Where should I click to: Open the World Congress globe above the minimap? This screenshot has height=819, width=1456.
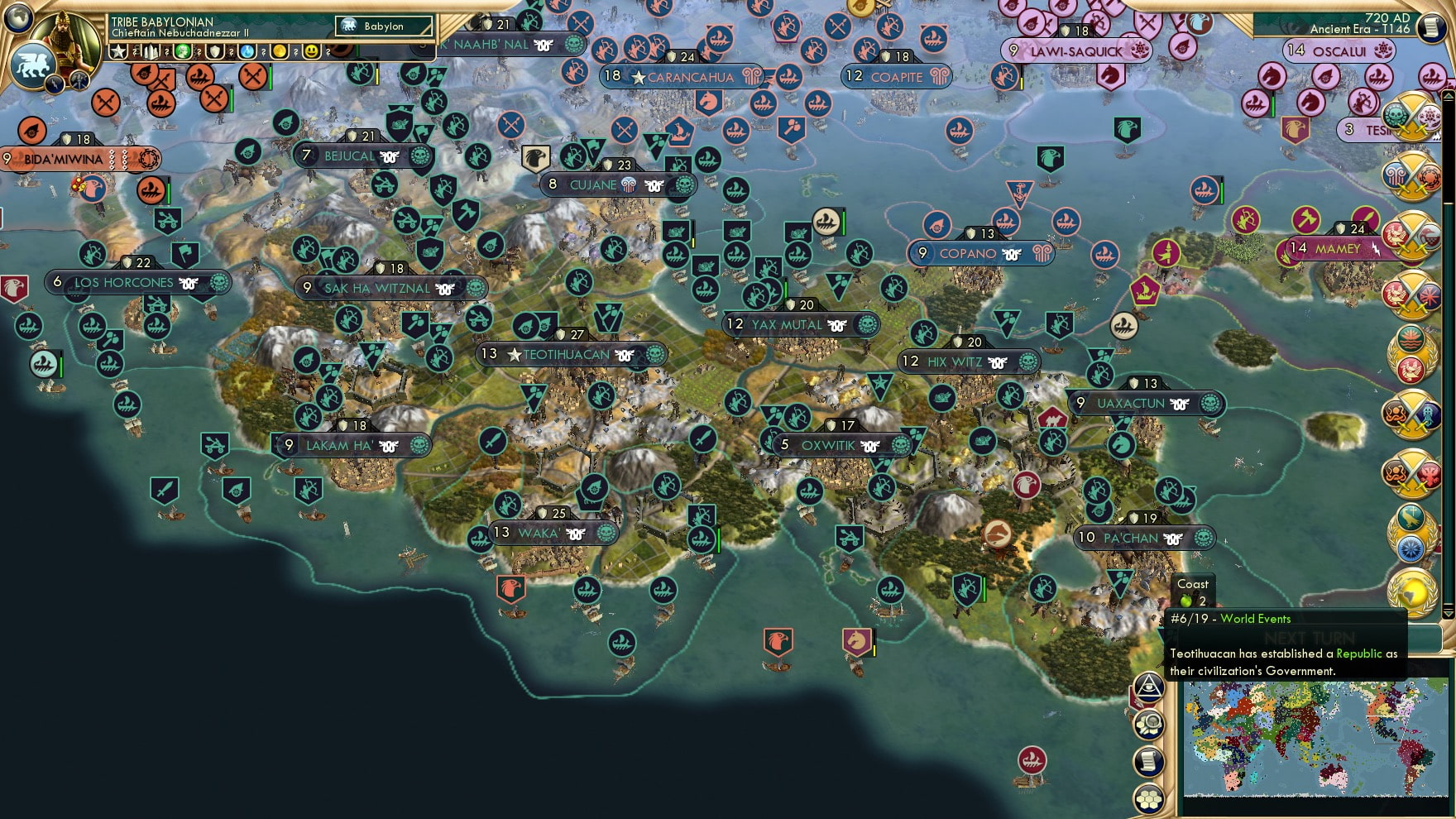tap(1415, 592)
